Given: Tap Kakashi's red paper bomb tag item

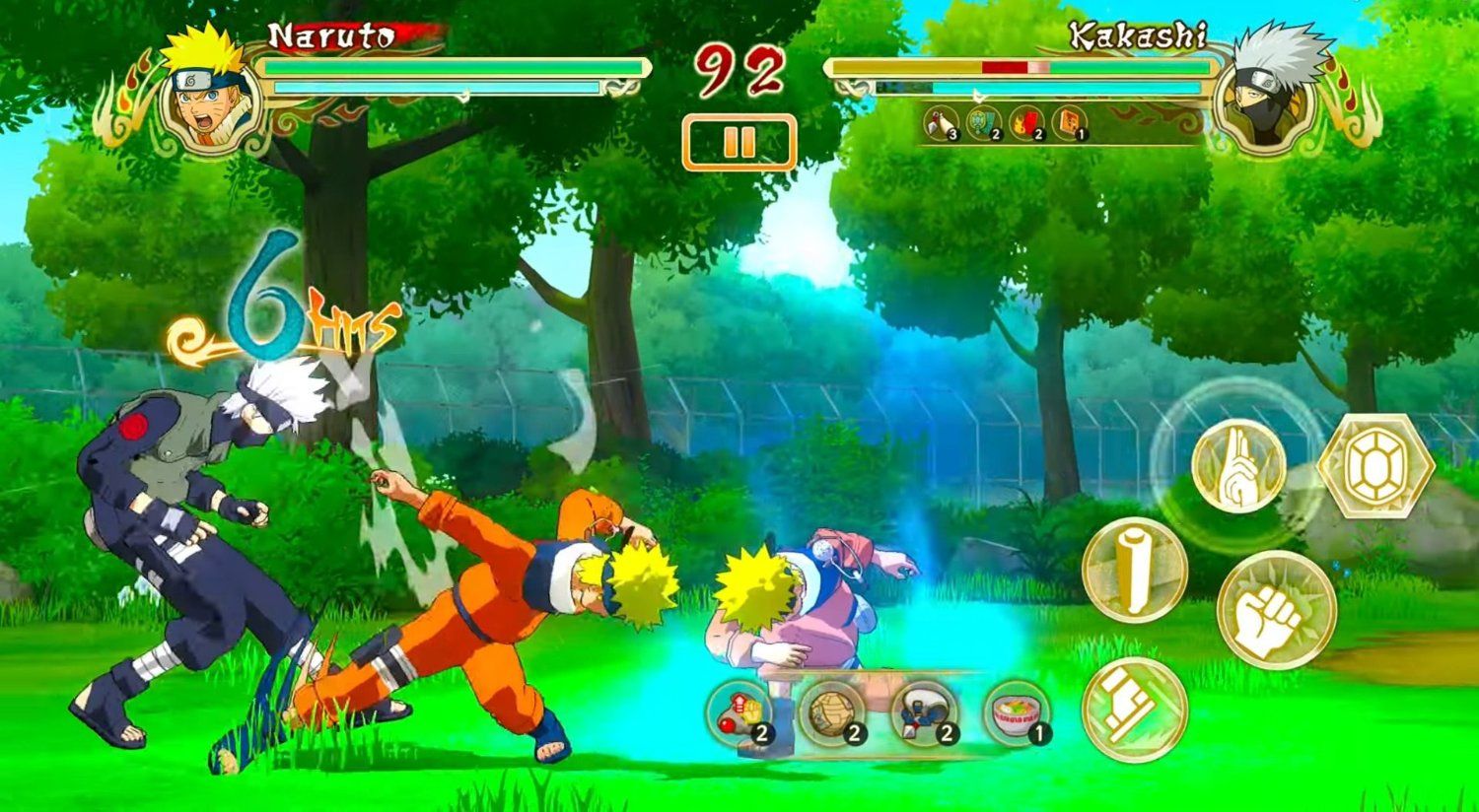Looking at the screenshot, I should click(x=1024, y=122).
